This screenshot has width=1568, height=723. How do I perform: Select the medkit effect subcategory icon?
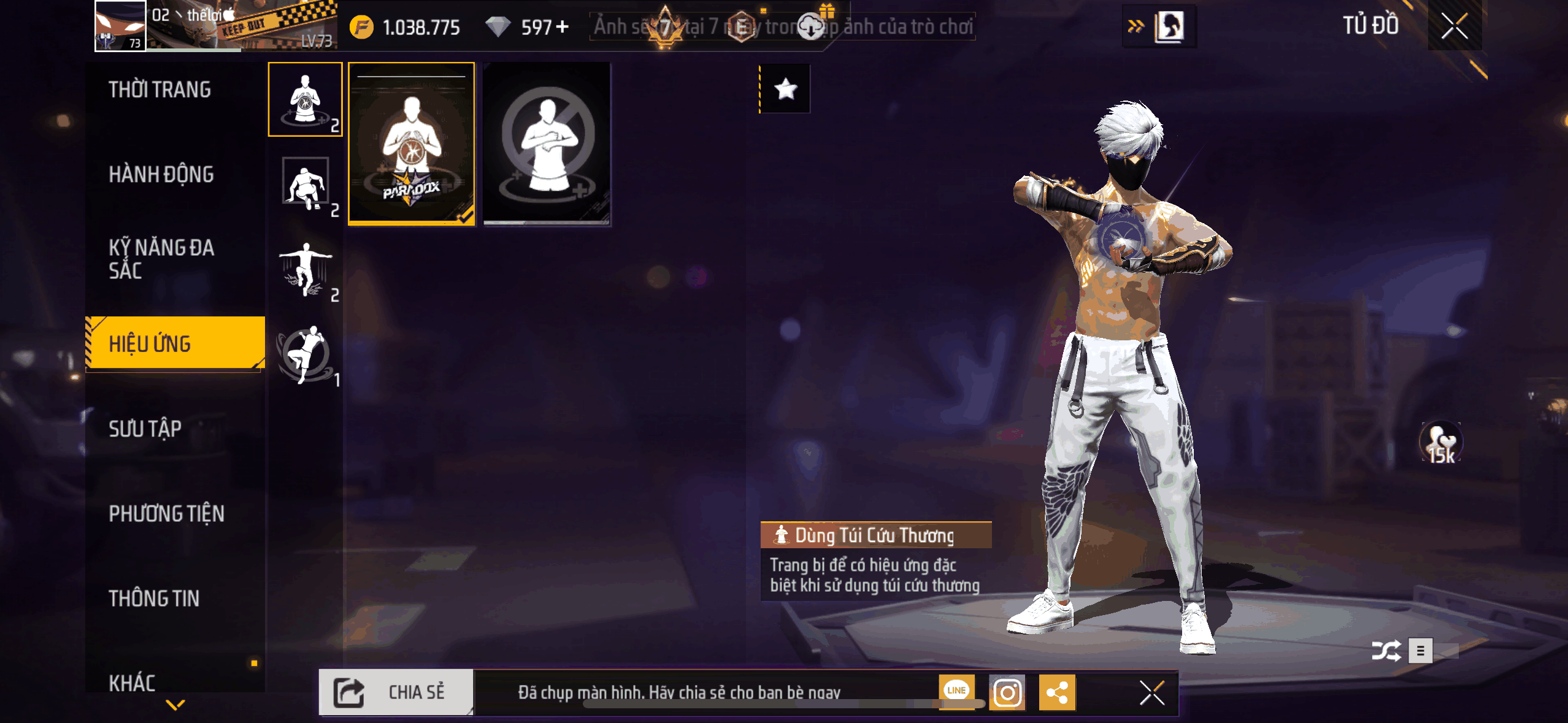click(x=305, y=99)
